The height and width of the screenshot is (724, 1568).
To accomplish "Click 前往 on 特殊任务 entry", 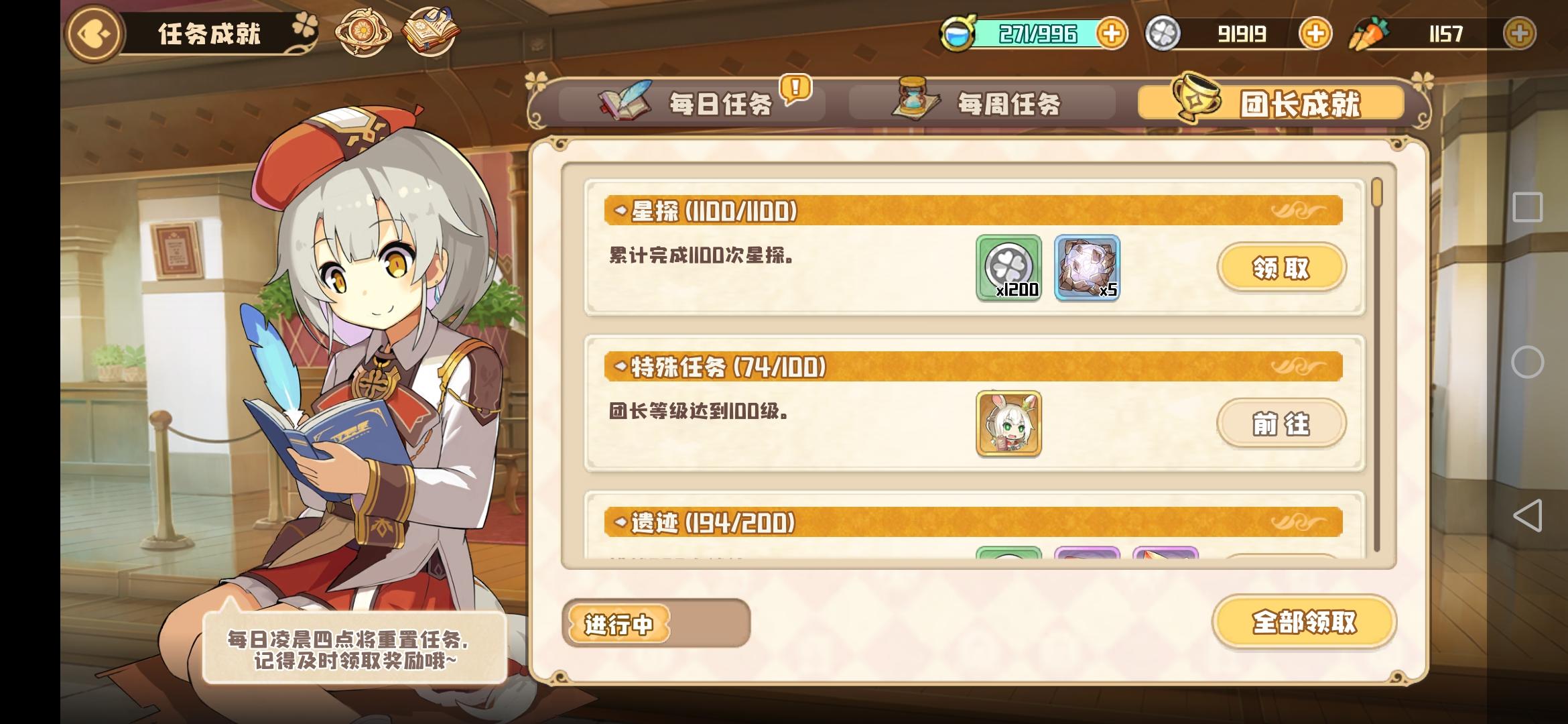I will click(x=1282, y=424).
